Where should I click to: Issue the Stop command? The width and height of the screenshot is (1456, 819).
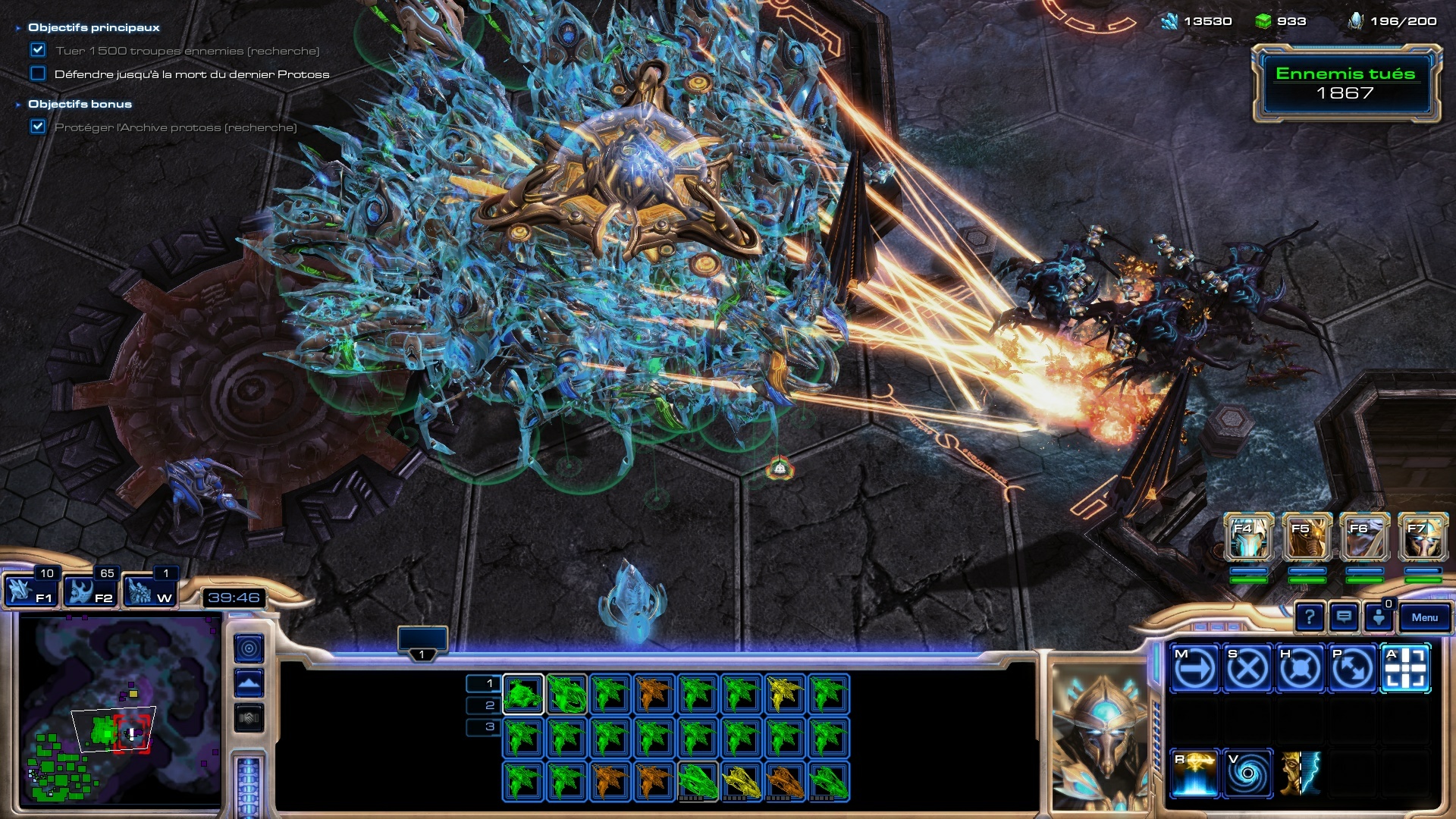coord(1247,669)
